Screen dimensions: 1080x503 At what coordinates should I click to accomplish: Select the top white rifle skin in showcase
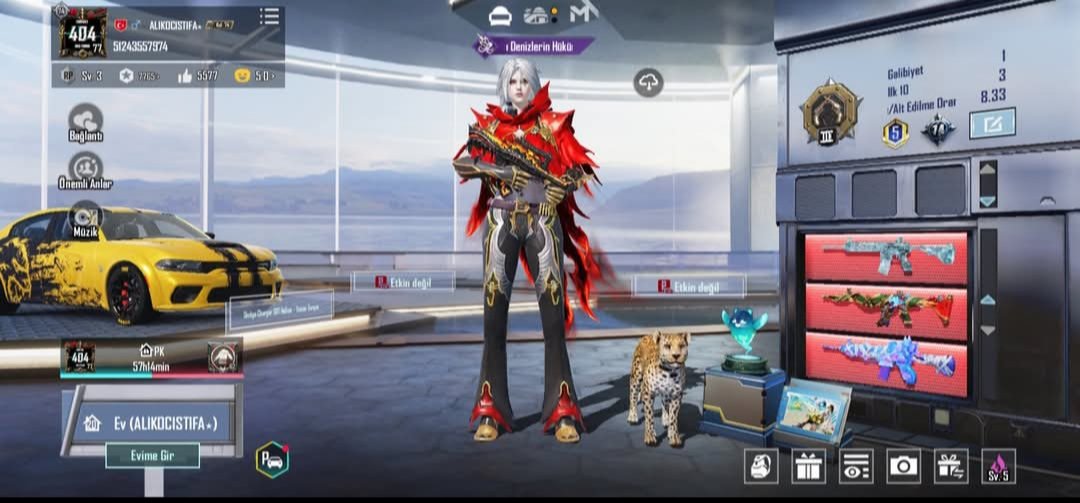click(886, 257)
